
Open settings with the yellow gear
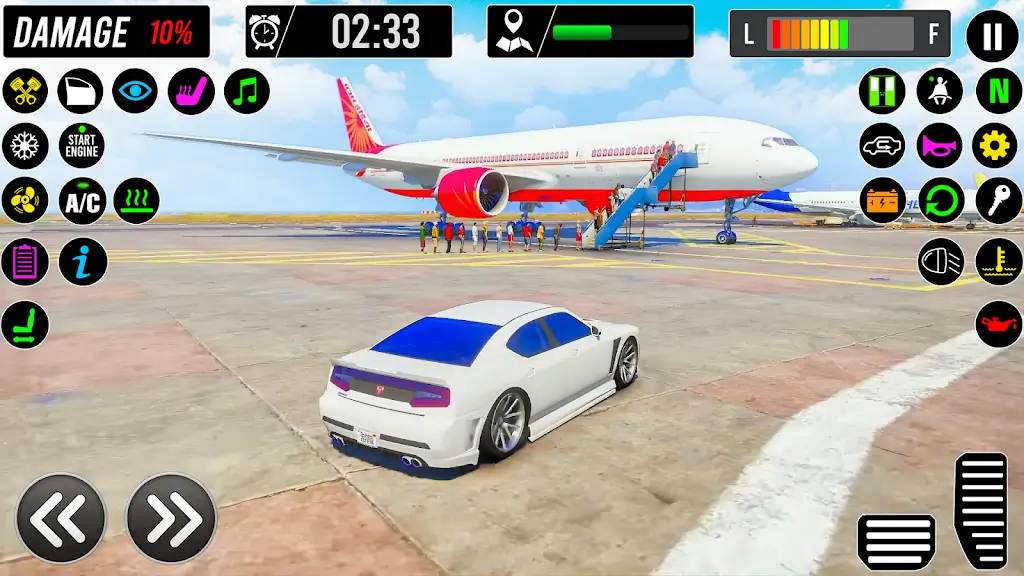(x=995, y=146)
